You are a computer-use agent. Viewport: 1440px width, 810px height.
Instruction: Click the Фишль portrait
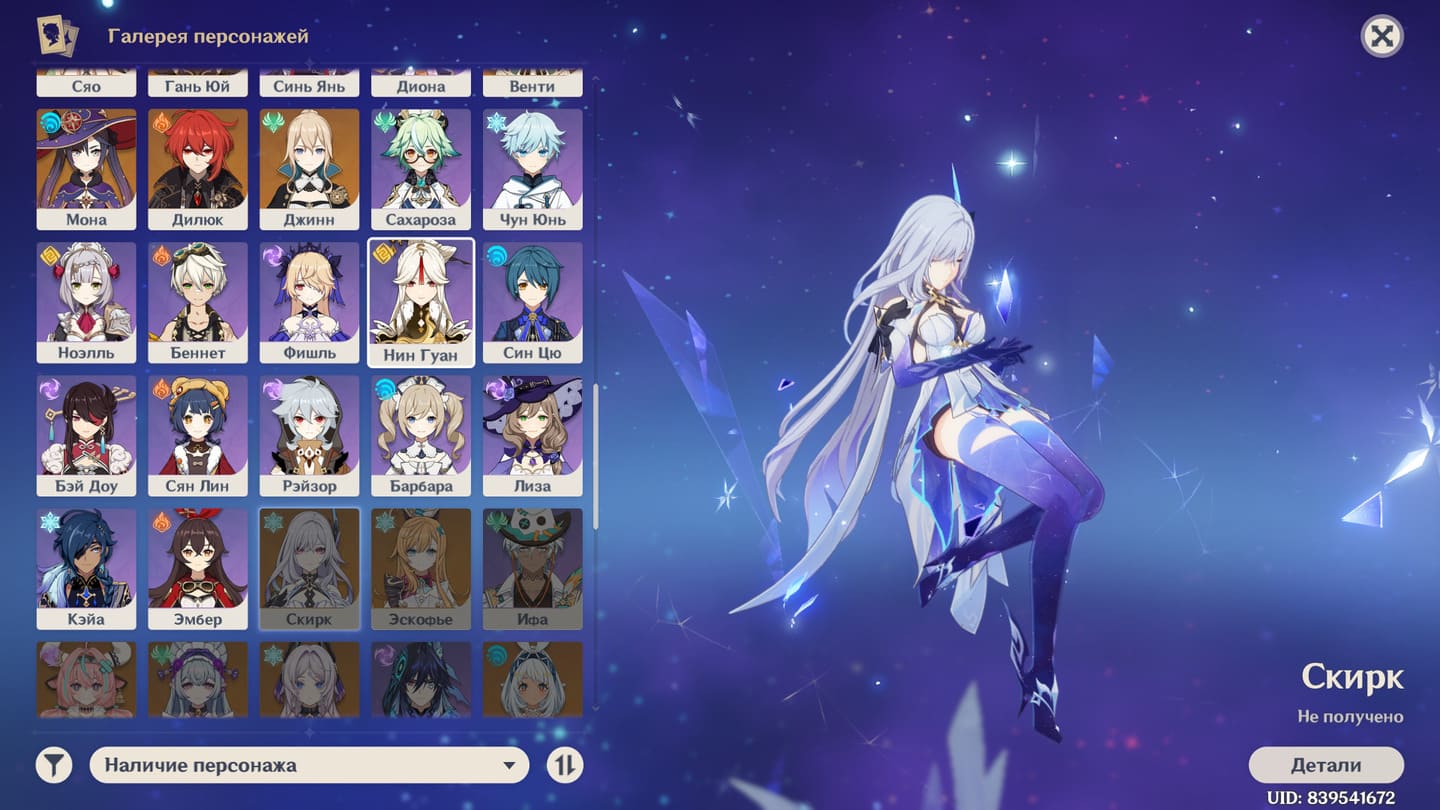pos(310,301)
